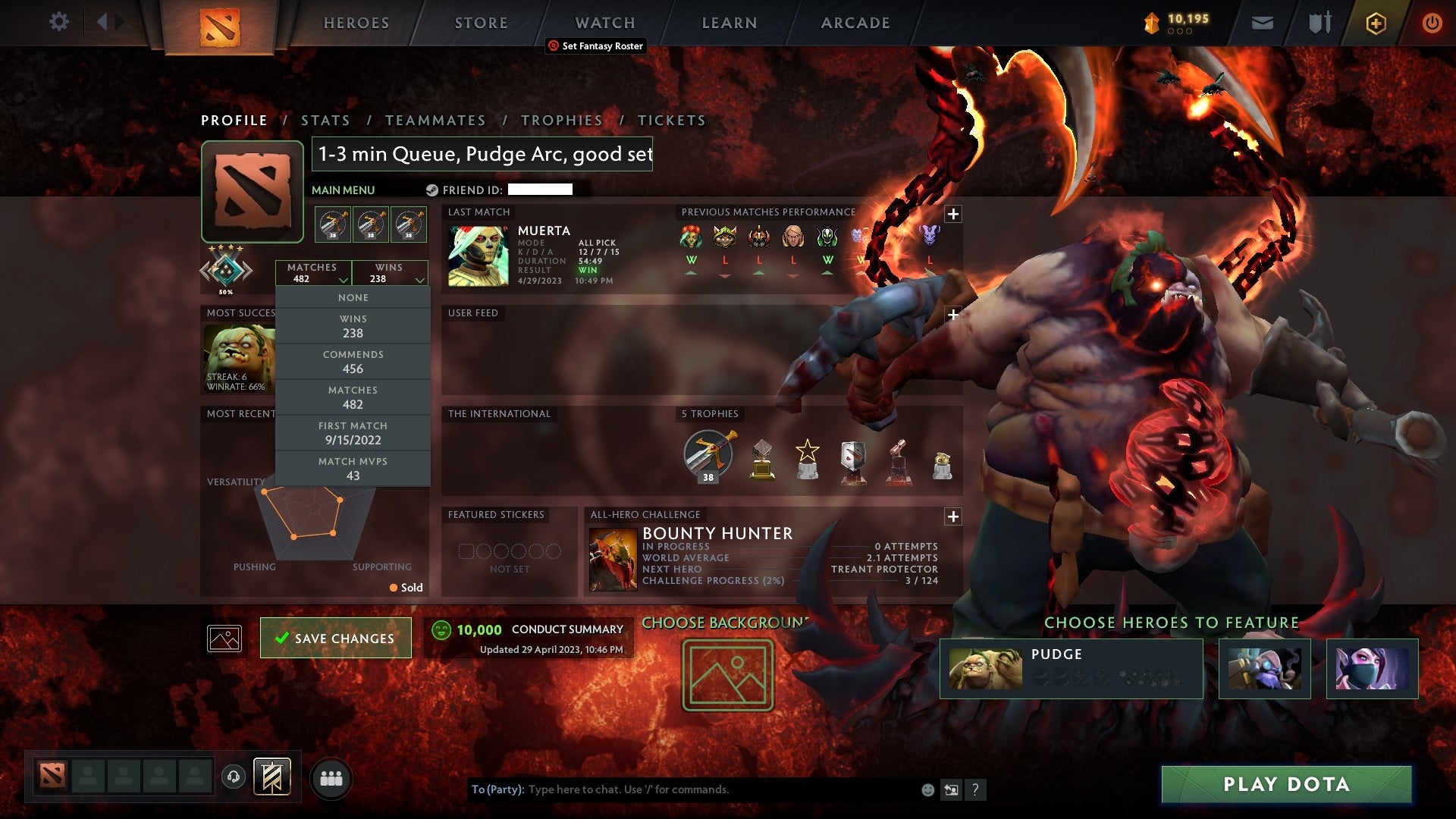The height and width of the screenshot is (819, 1456).
Task: Open your mail inbox envelope
Action: click(x=1263, y=22)
